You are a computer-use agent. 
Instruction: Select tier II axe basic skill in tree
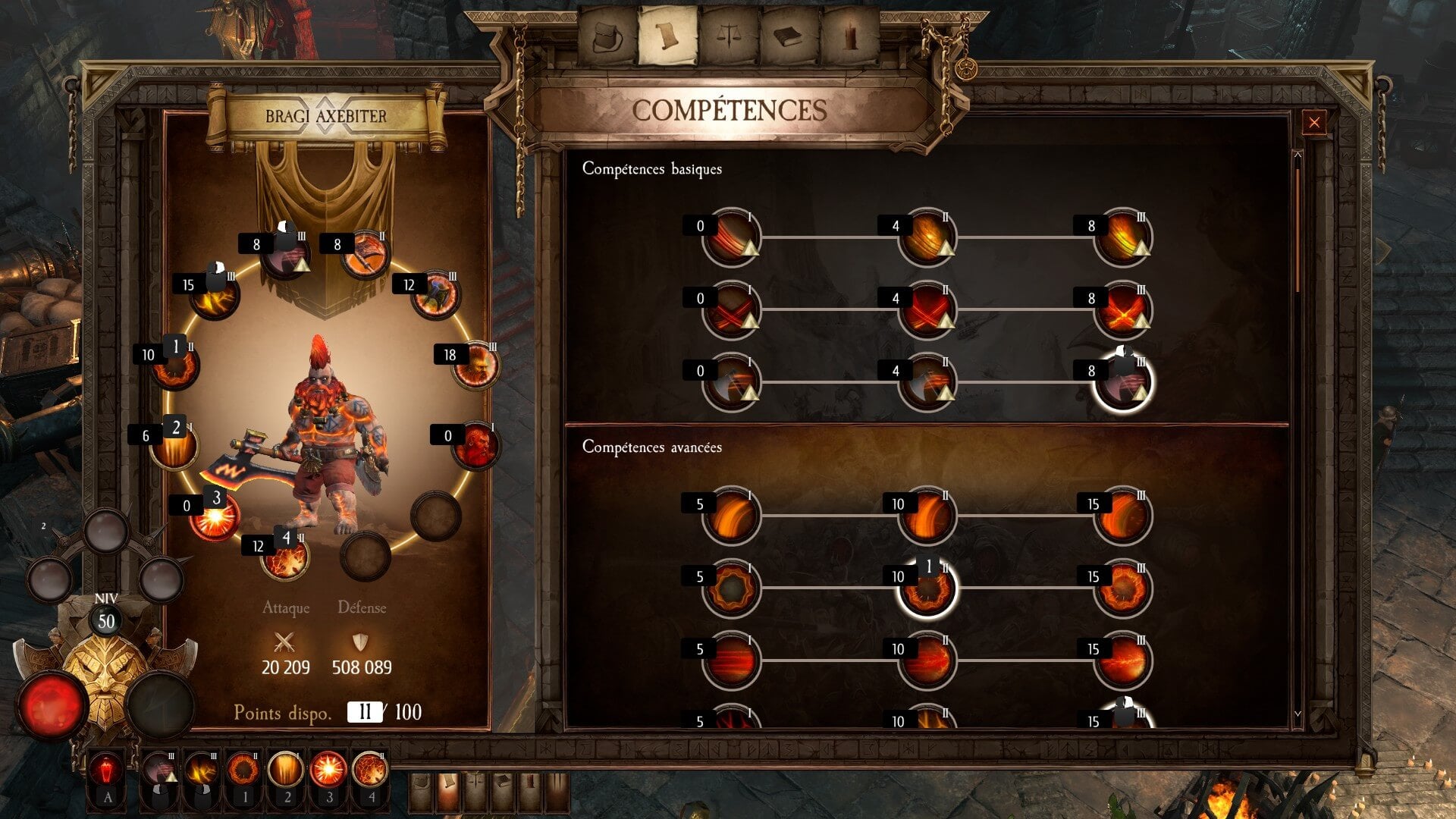point(927,383)
